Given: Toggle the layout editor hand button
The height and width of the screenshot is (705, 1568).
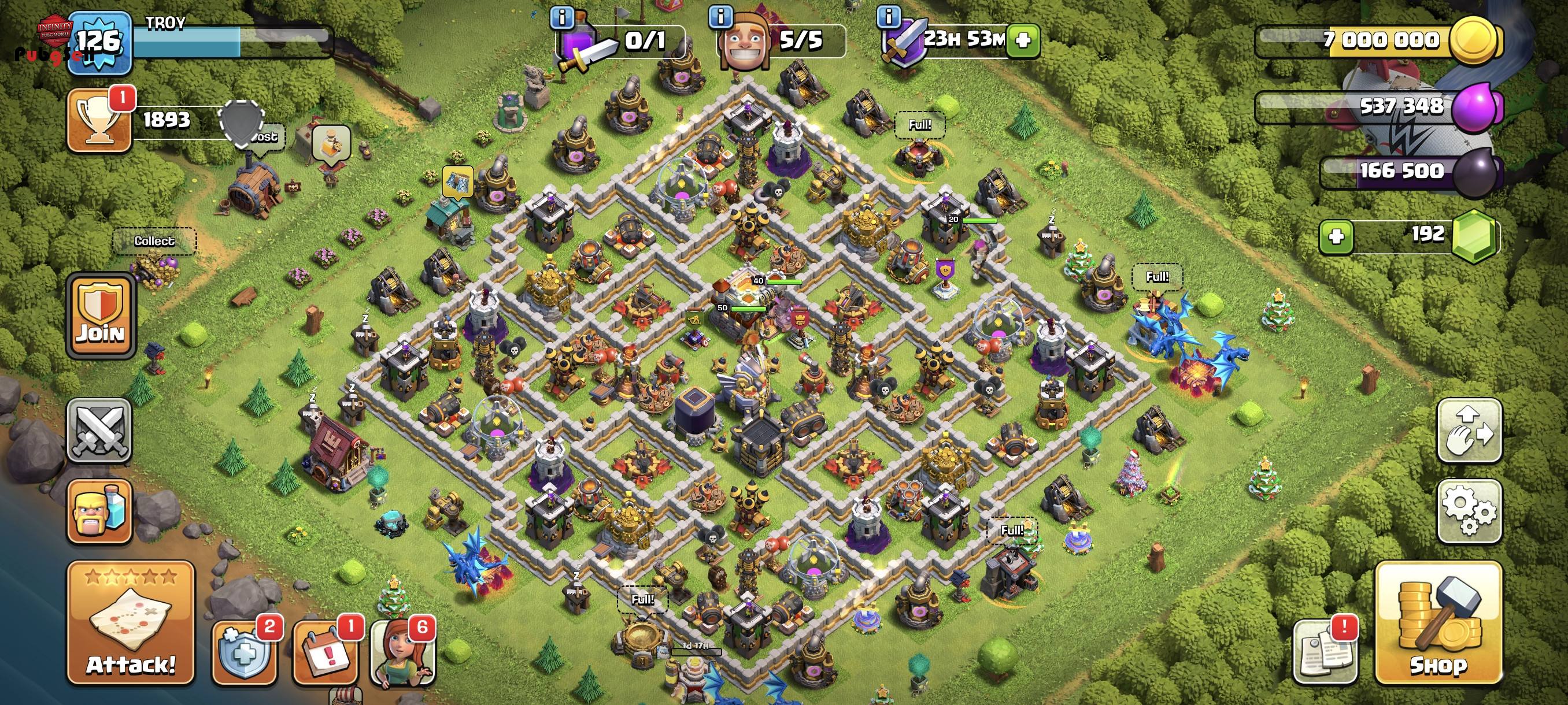Looking at the screenshot, I should (x=1469, y=430).
